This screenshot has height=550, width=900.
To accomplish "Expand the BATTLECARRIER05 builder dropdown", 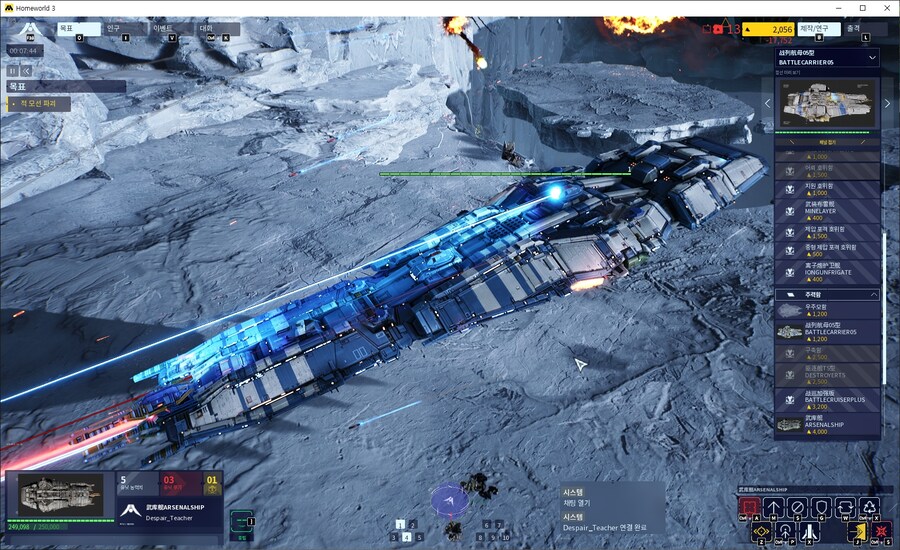I will pos(872,58).
